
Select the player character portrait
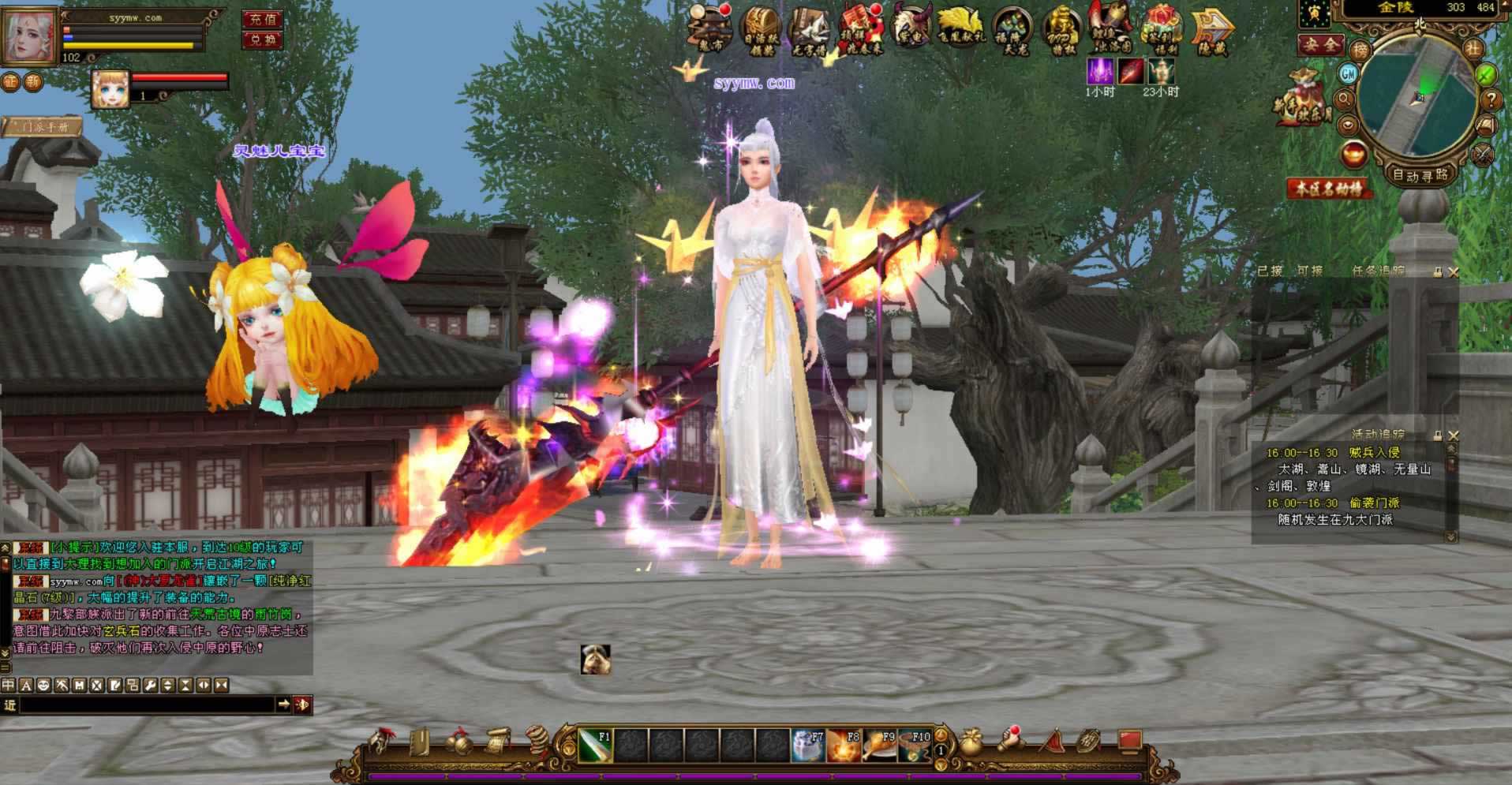(30, 36)
